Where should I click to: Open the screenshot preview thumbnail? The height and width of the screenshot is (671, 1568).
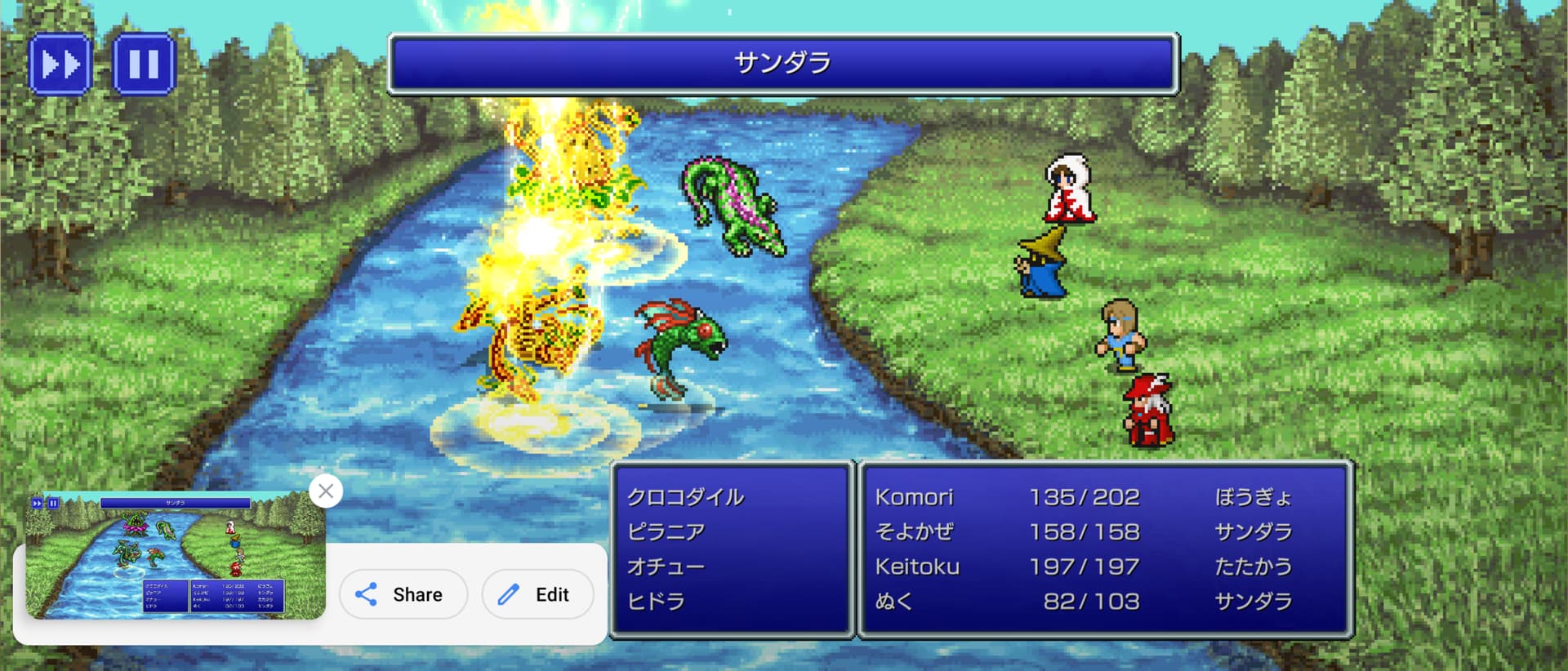pos(175,555)
